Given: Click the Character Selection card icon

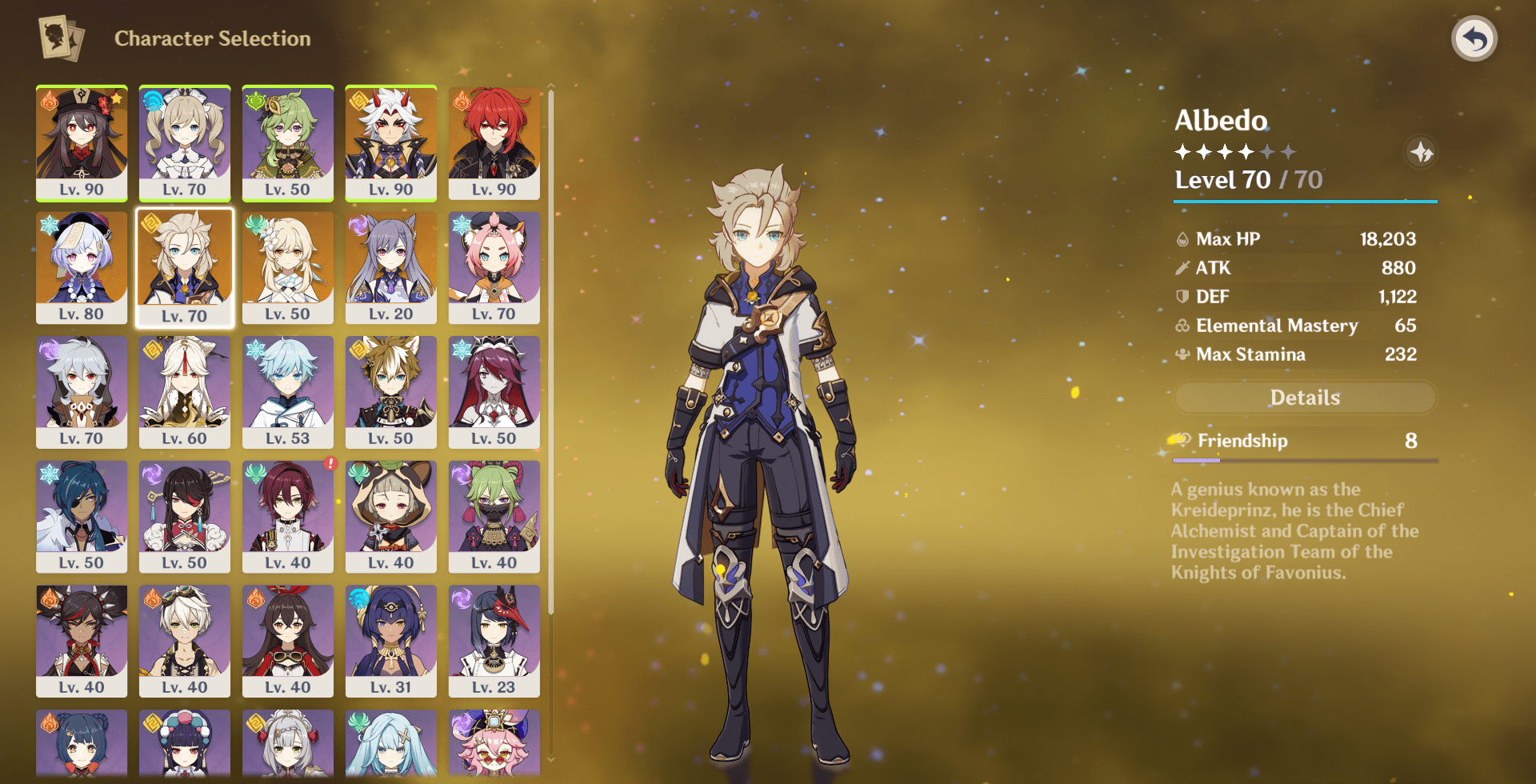Looking at the screenshot, I should [61, 37].
